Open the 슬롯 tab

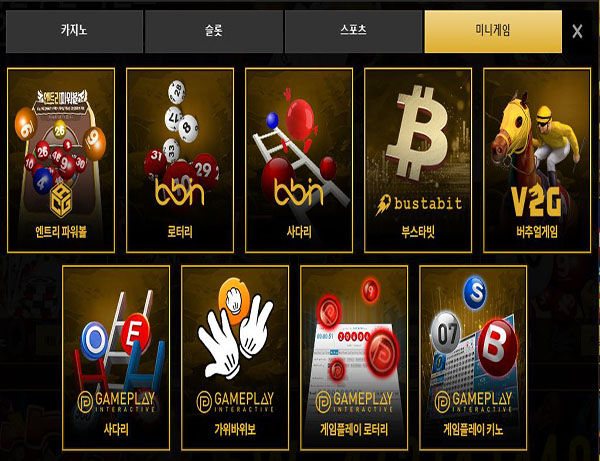[213, 32]
